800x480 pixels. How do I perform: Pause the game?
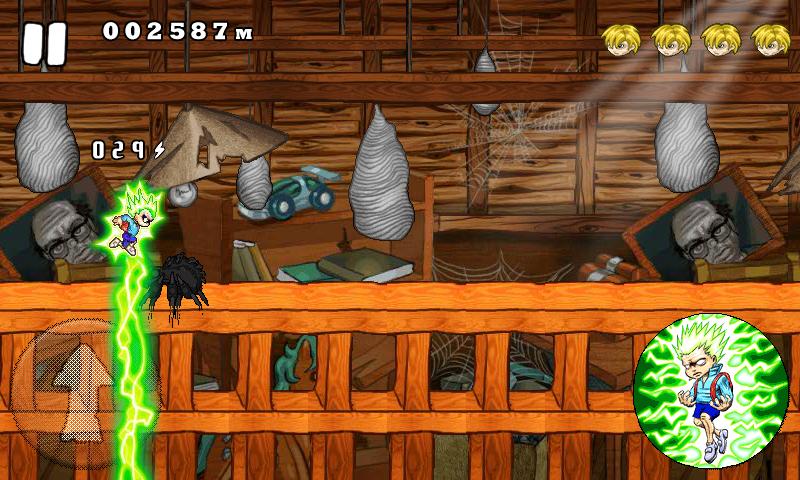[x=44, y=44]
